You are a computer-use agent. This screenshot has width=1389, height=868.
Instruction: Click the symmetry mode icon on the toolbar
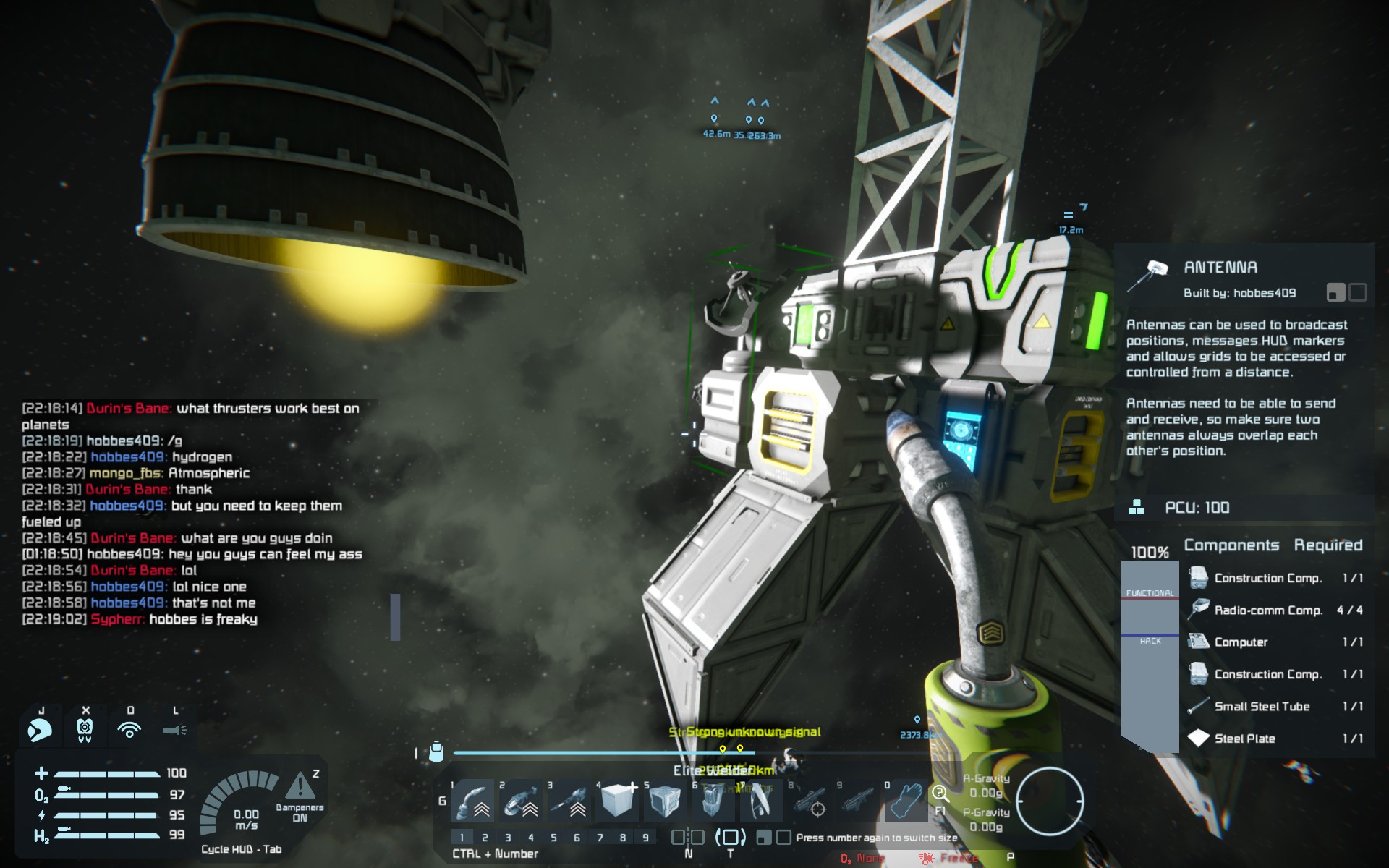[687, 838]
